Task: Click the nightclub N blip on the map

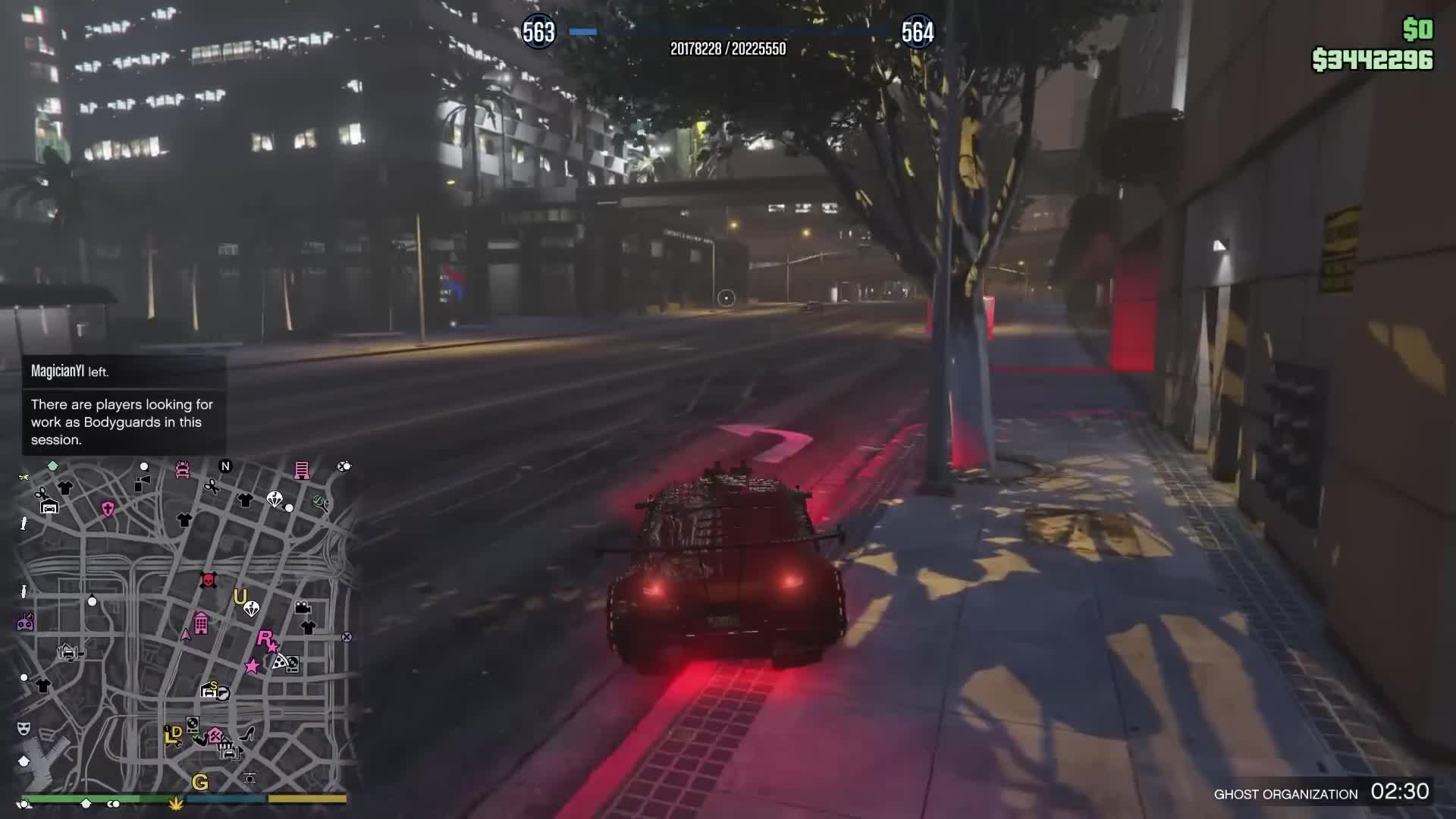Action: pyautogui.click(x=225, y=466)
